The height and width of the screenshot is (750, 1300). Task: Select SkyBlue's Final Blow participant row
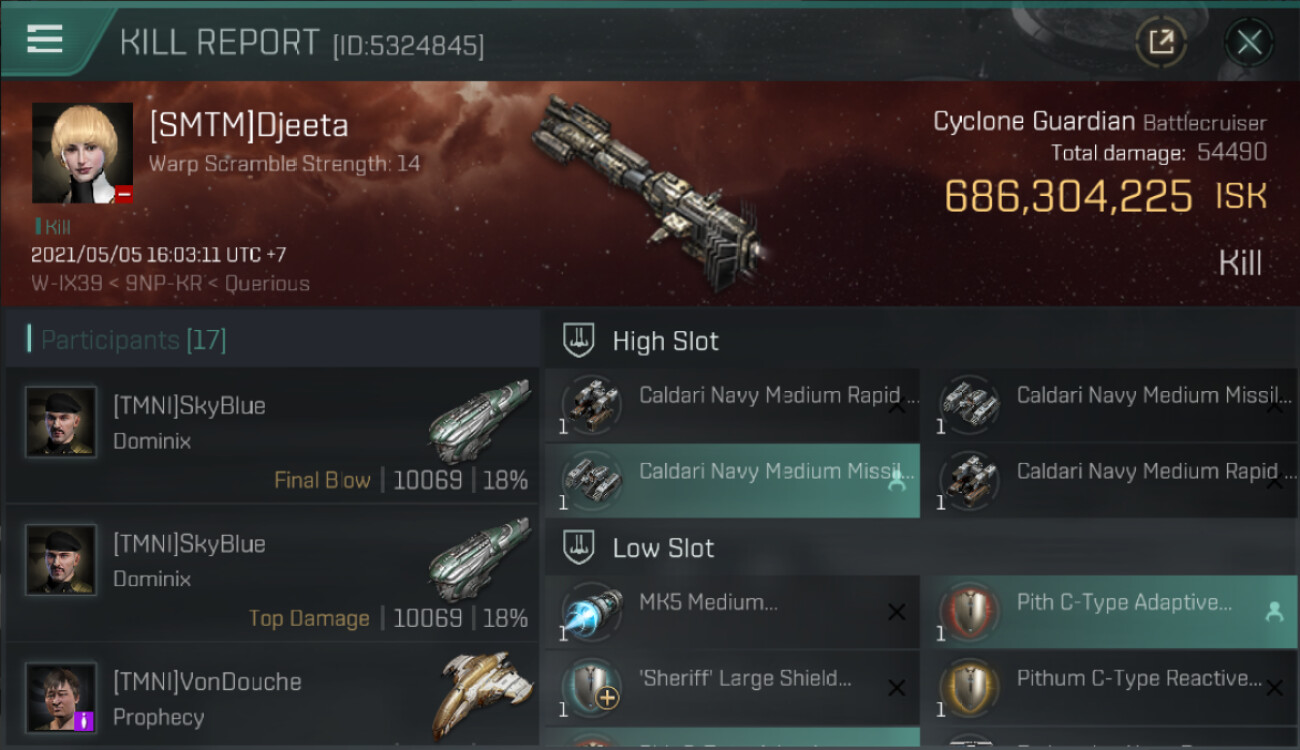[272, 435]
